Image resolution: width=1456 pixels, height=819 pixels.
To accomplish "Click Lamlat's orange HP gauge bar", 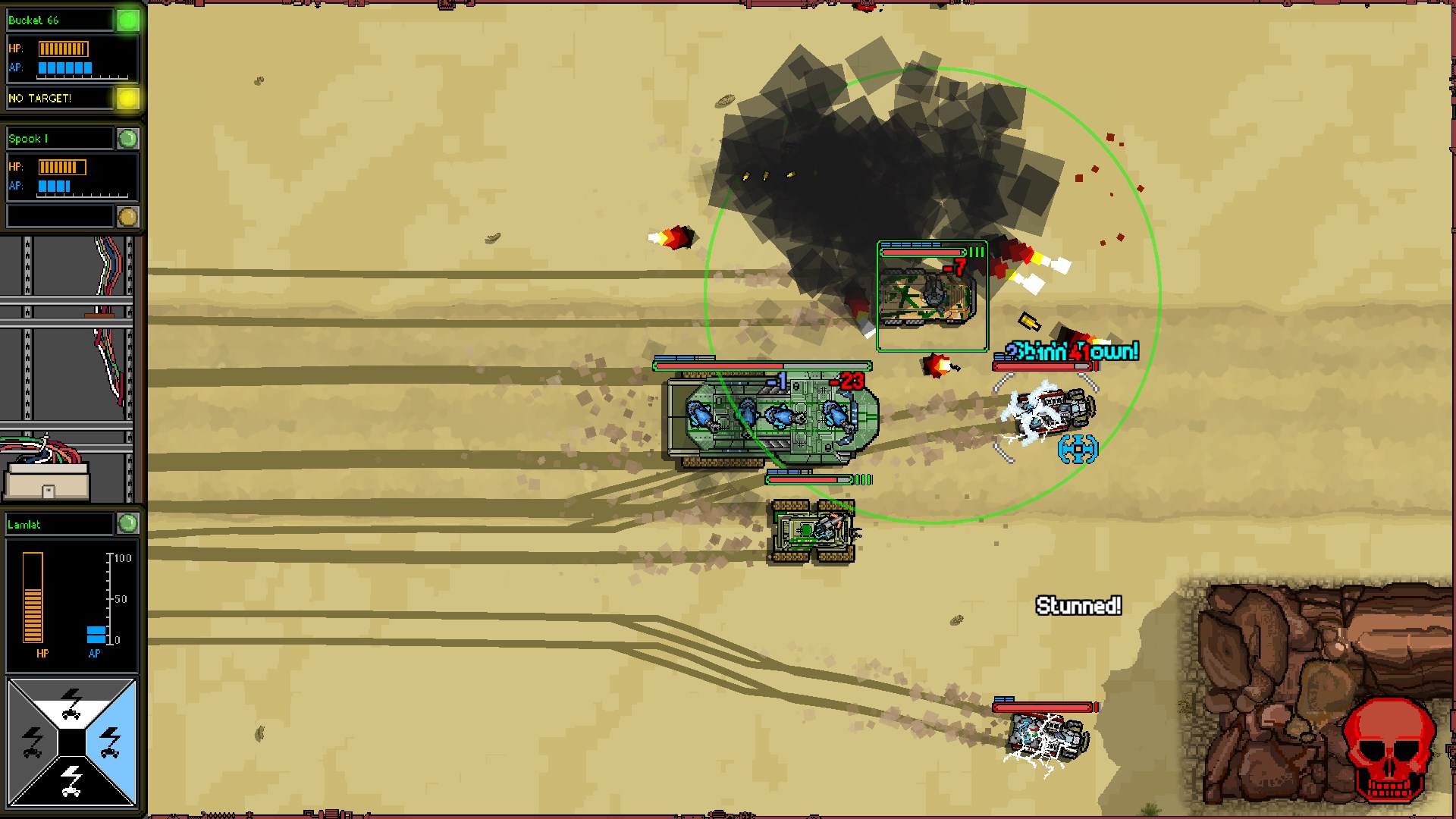I will [x=32, y=599].
